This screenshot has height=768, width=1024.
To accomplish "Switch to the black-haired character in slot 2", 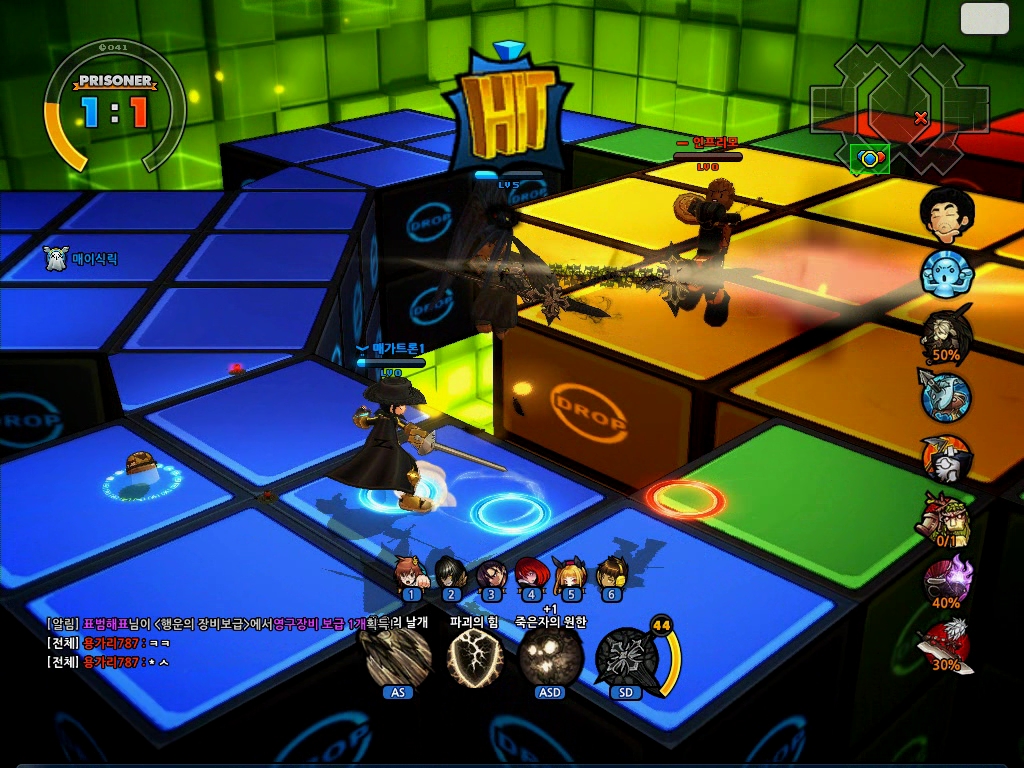I will pyautogui.click(x=451, y=574).
